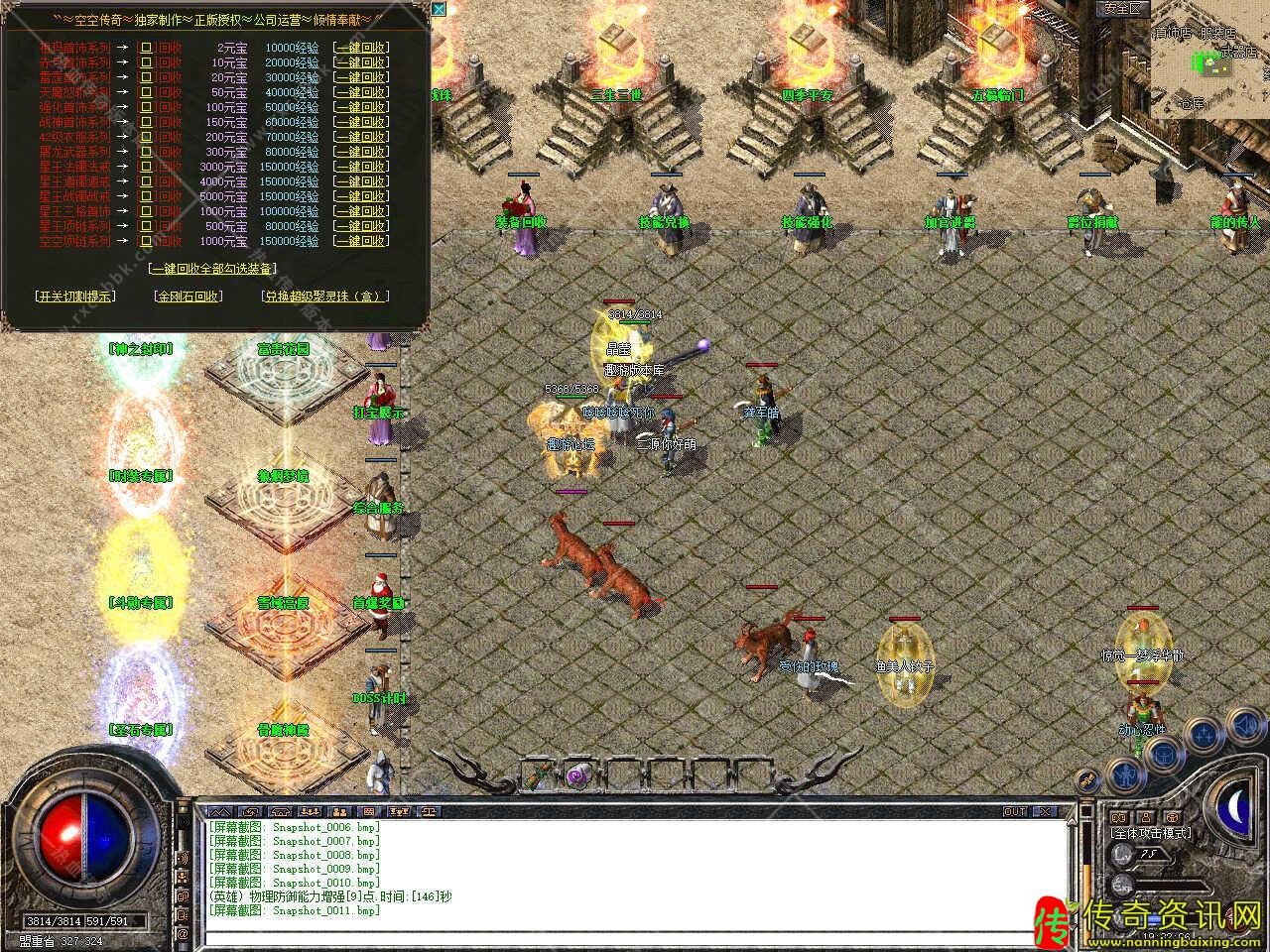Open 金刚石回收 diamond recycling
The height and width of the screenshot is (952, 1270).
click(189, 296)
